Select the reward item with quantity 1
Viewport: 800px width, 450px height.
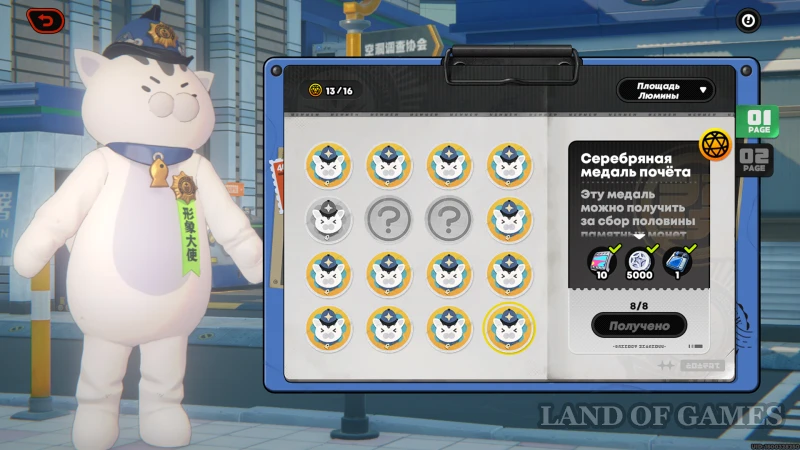coord(677,261)
